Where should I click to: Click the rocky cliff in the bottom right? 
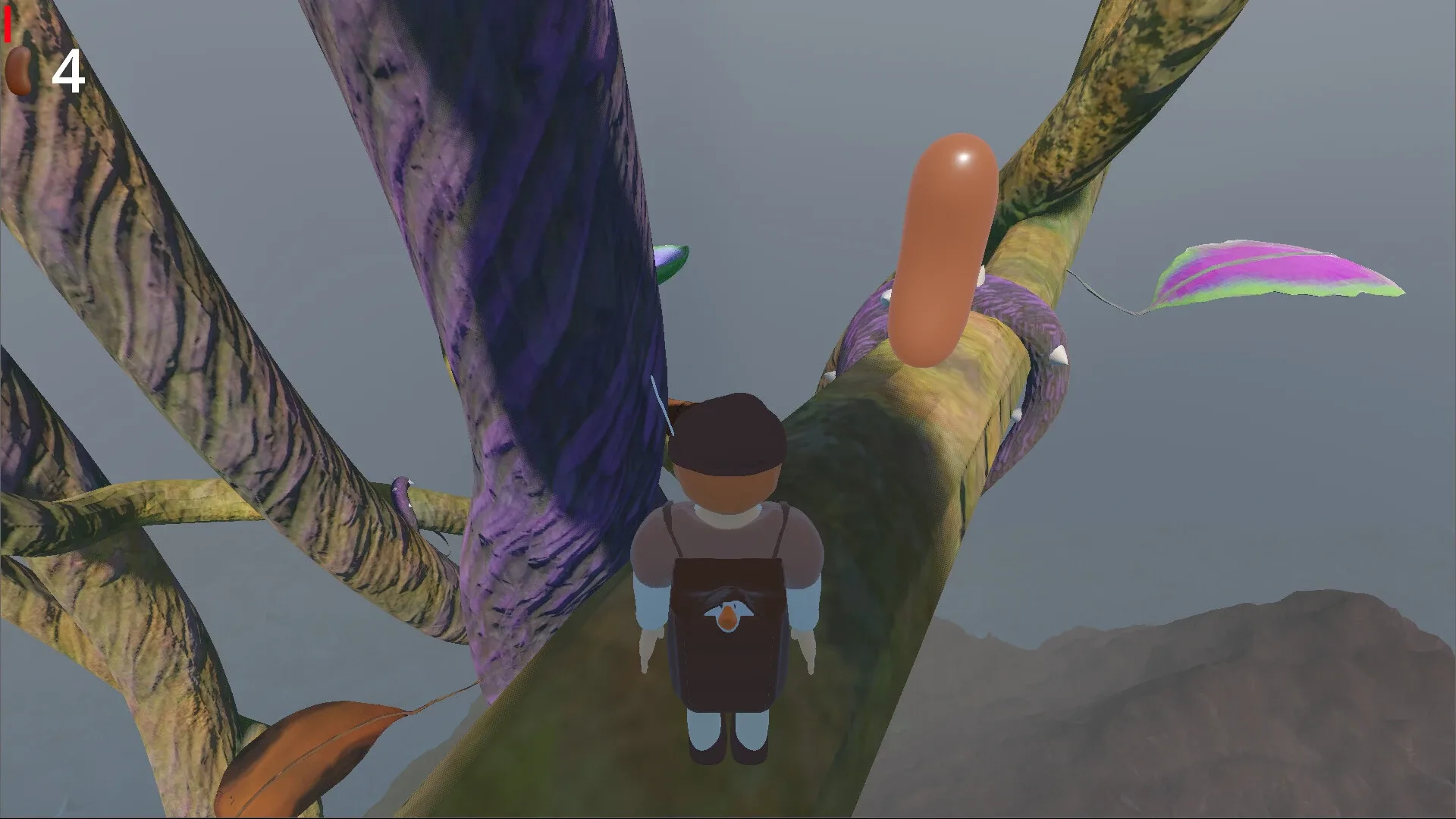click(1289, 720)
